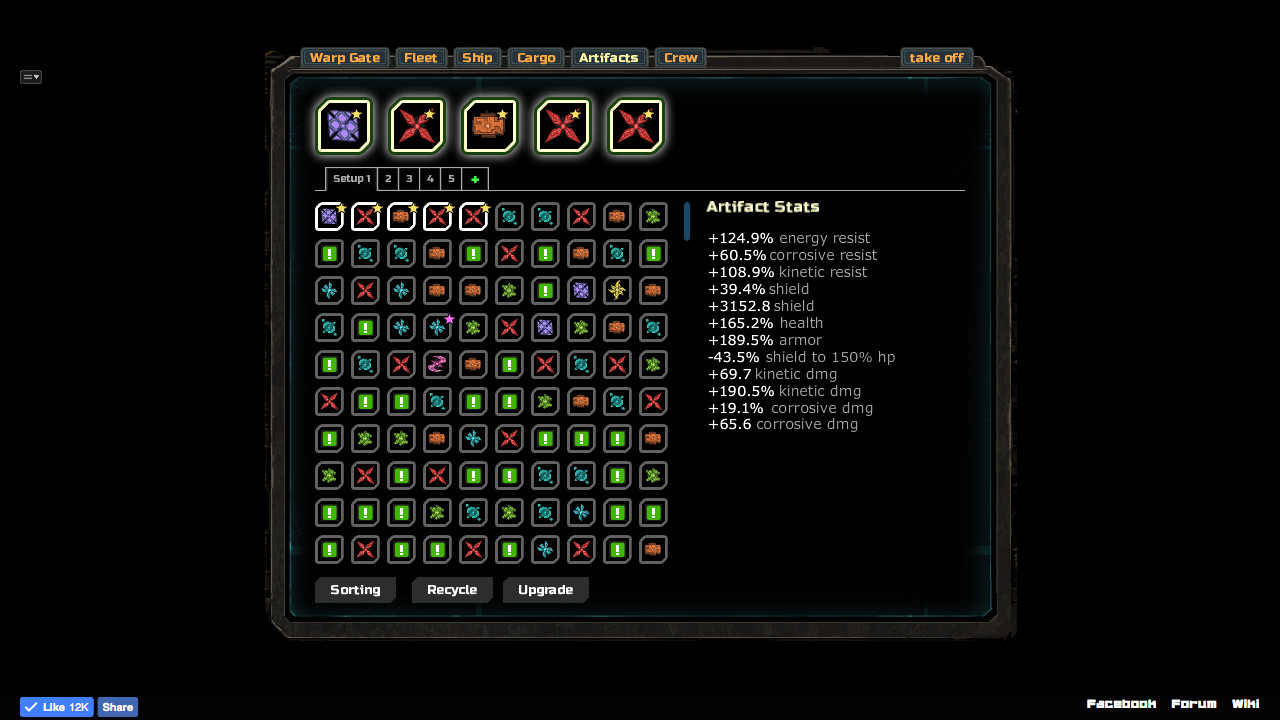This screenshot has height=720, width=1280.
Task: Select the green starred artifact in inventory top row
Action: tap(653, 216)
